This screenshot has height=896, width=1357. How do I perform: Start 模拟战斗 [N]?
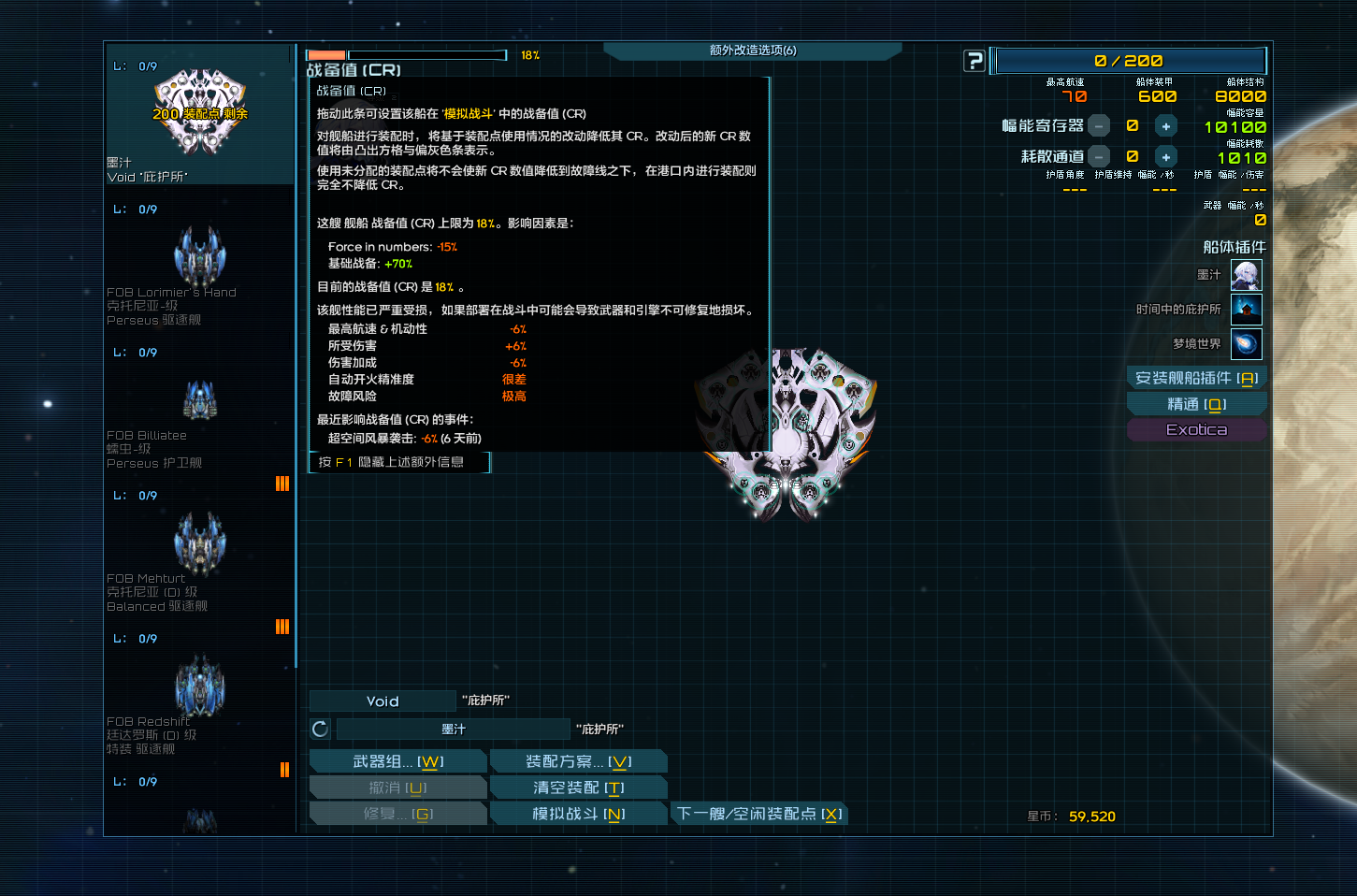click(579, 813)
